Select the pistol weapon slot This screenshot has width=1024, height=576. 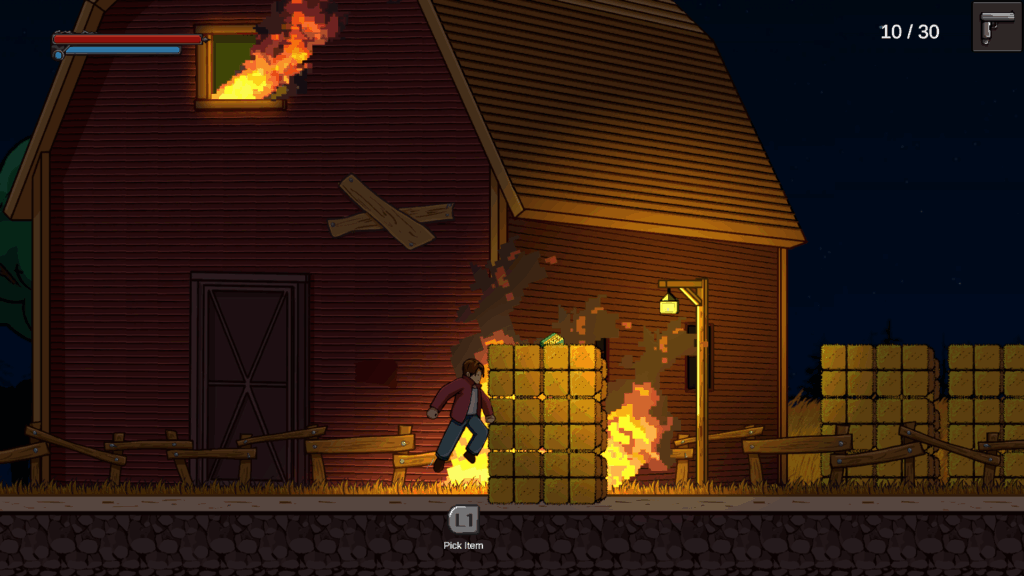[996, 27]
